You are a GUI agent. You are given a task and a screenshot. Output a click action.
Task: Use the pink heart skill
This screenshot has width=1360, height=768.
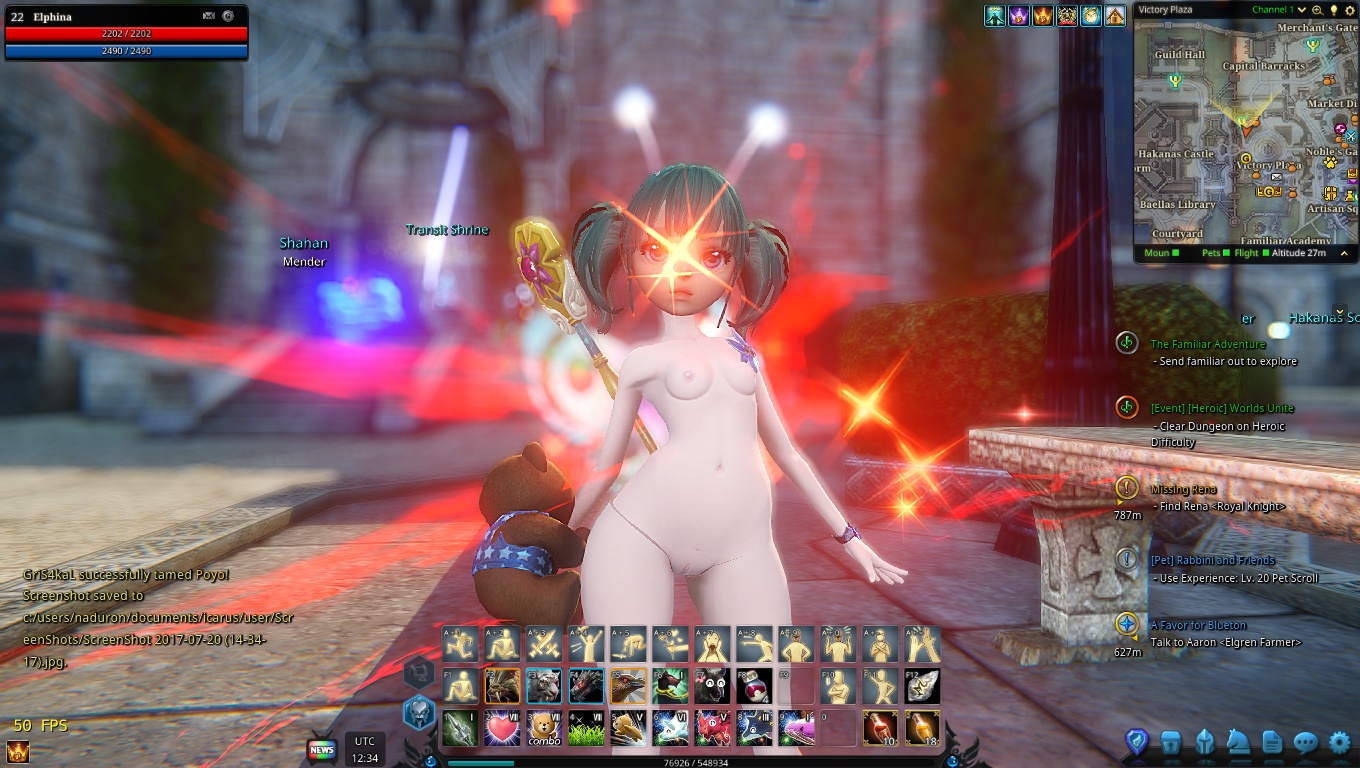click(502, 728)
